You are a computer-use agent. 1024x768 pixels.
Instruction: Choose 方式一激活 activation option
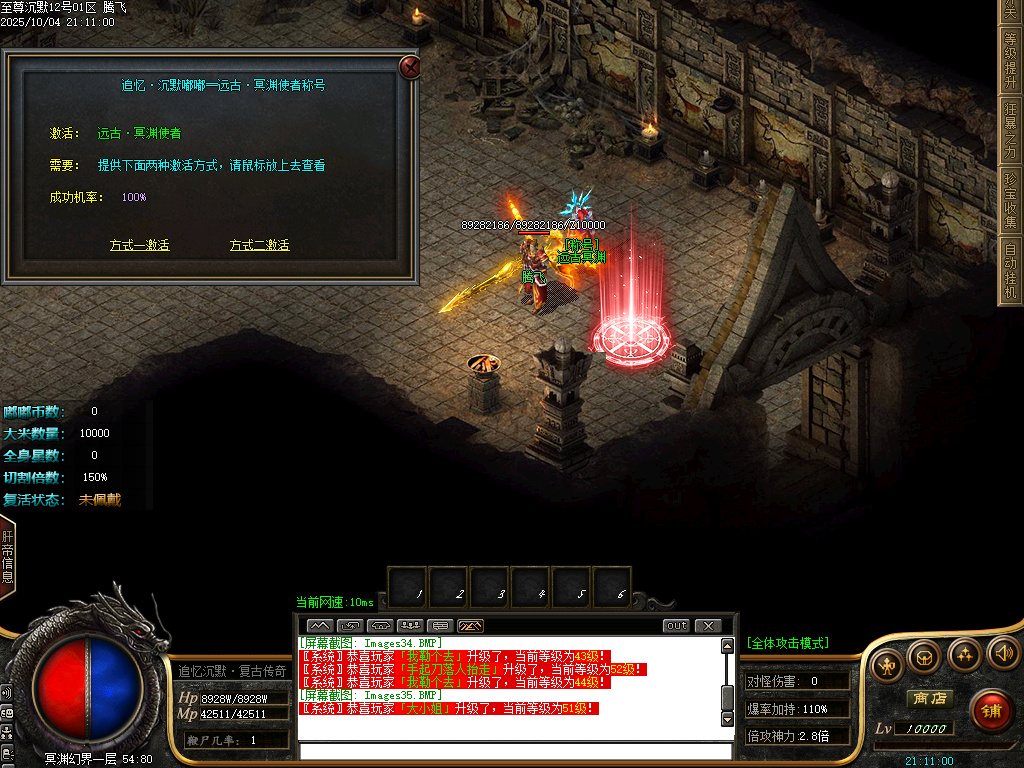[139, 245]
